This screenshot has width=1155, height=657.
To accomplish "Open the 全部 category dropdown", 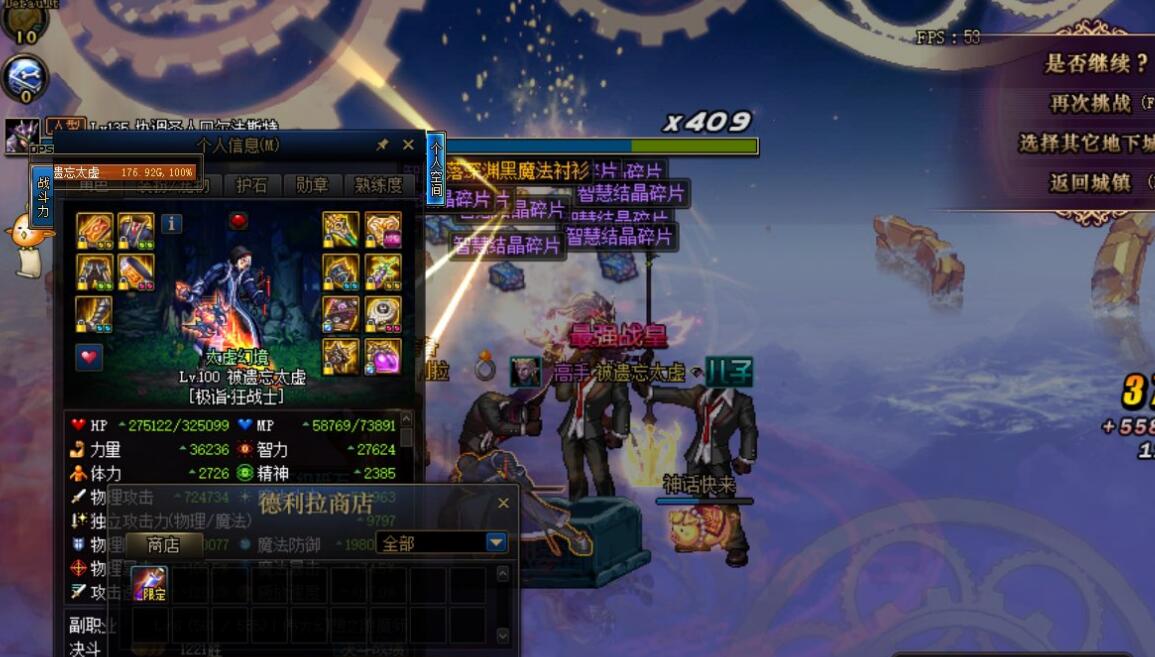I will click(496, 543).
